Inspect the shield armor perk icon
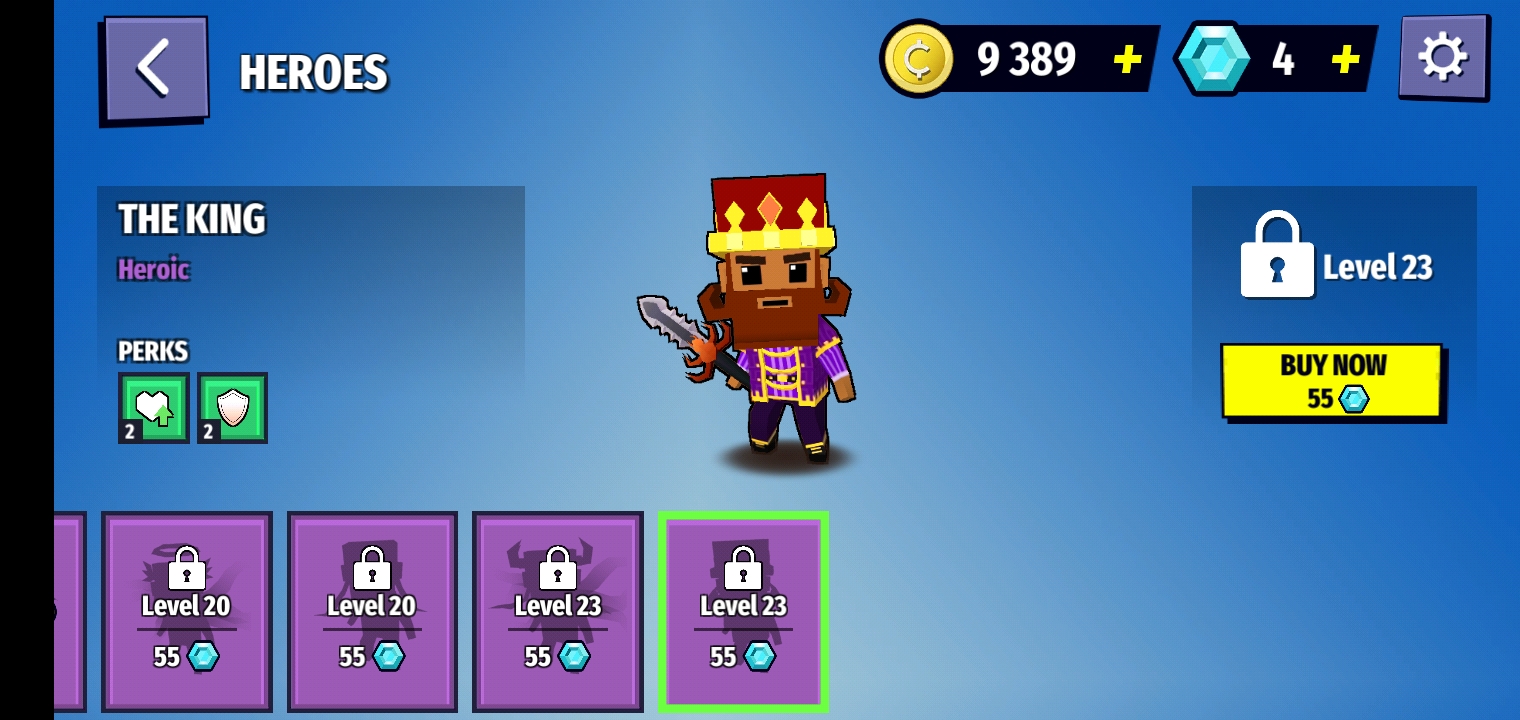This screenshot has height=720, width=1520. (x=232, y=408)
